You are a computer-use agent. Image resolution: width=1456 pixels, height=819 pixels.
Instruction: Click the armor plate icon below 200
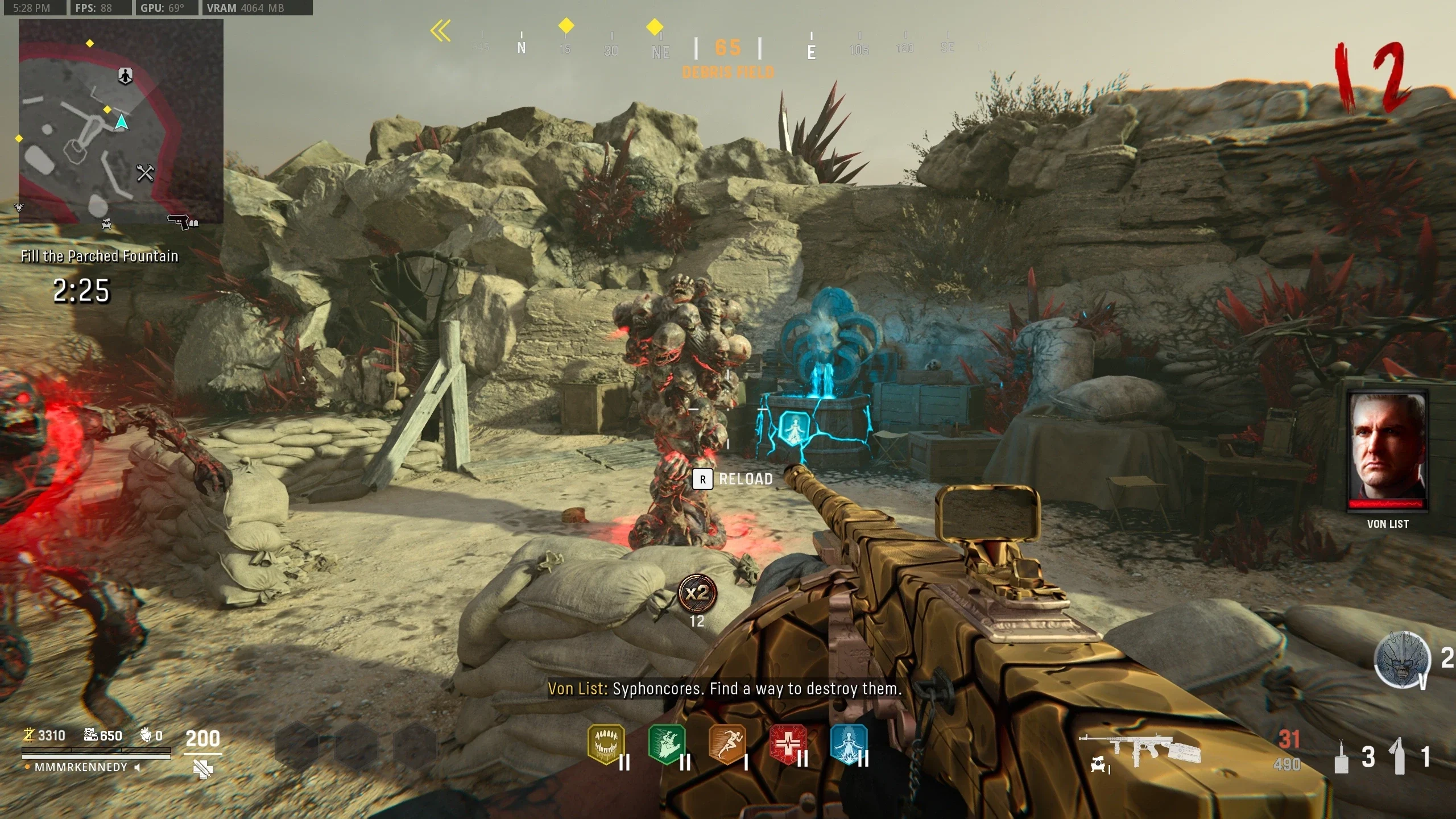click(203, 769)
